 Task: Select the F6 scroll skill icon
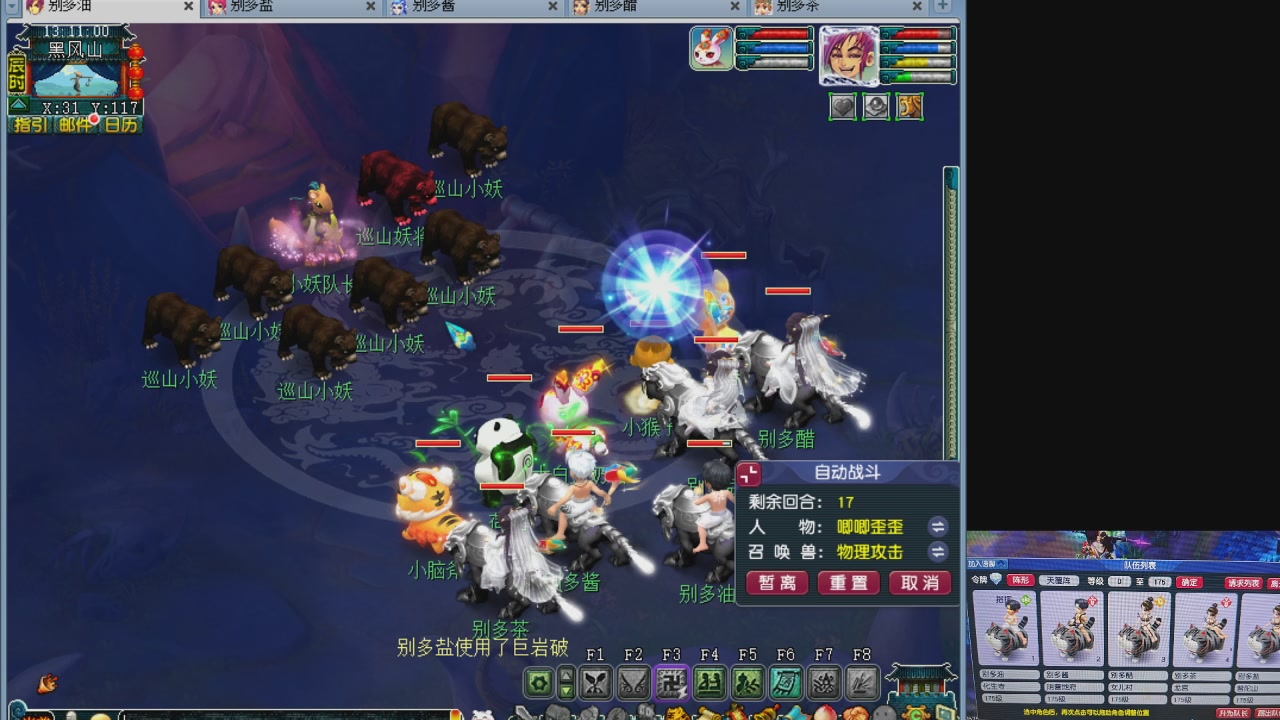[787, 683]
